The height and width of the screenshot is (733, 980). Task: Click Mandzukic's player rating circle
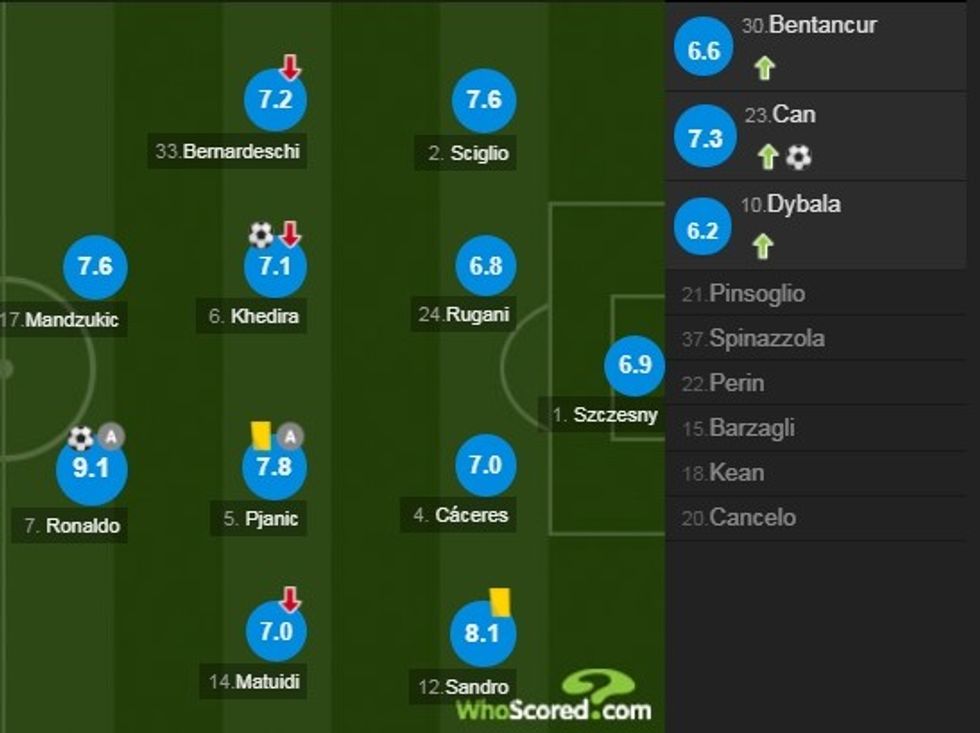(95, 267)
